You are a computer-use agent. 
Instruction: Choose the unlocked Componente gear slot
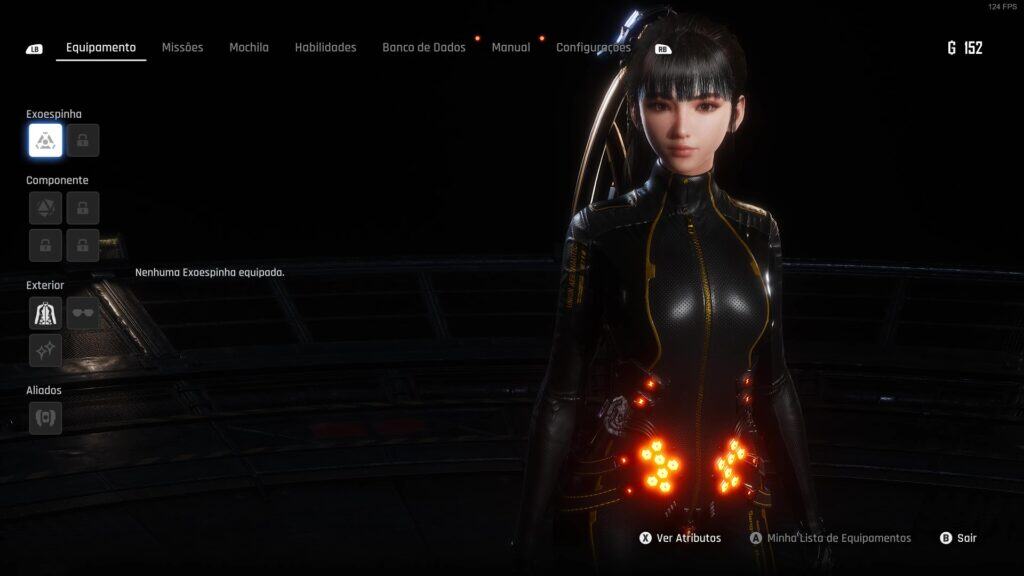pyautogui.click(x=46, y=208)
